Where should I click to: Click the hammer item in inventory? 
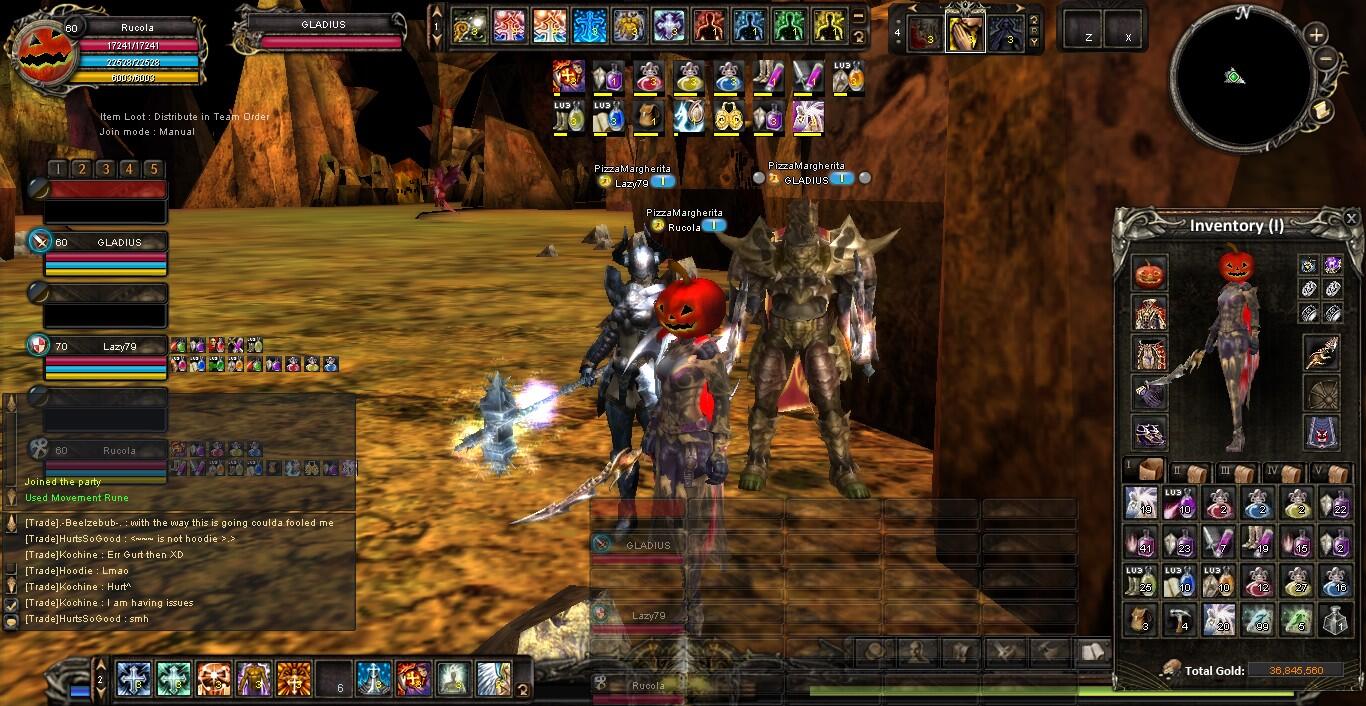1180,620
